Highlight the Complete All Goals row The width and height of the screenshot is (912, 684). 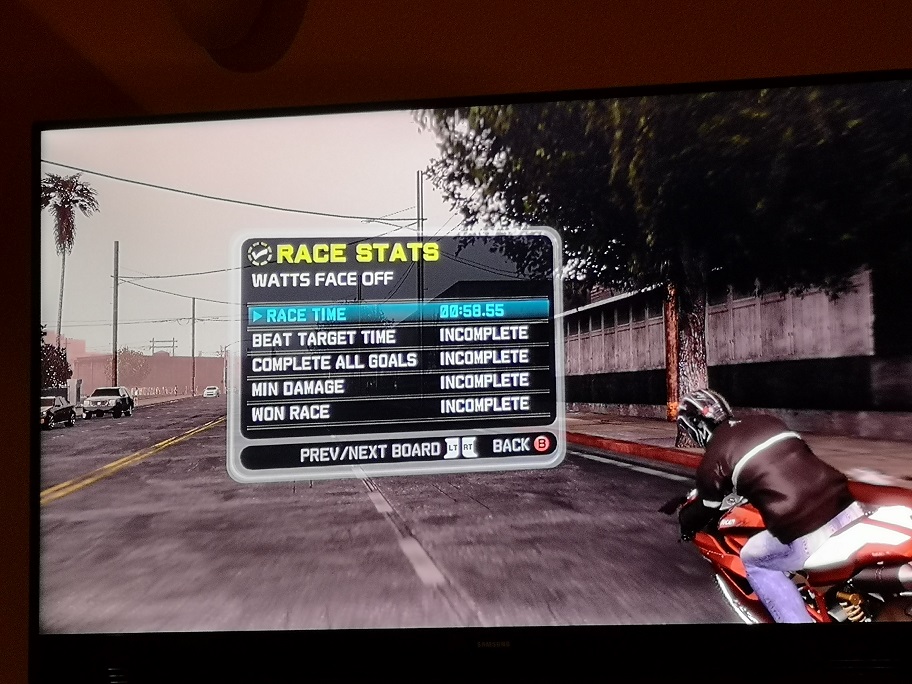click(x=398, y=359)
